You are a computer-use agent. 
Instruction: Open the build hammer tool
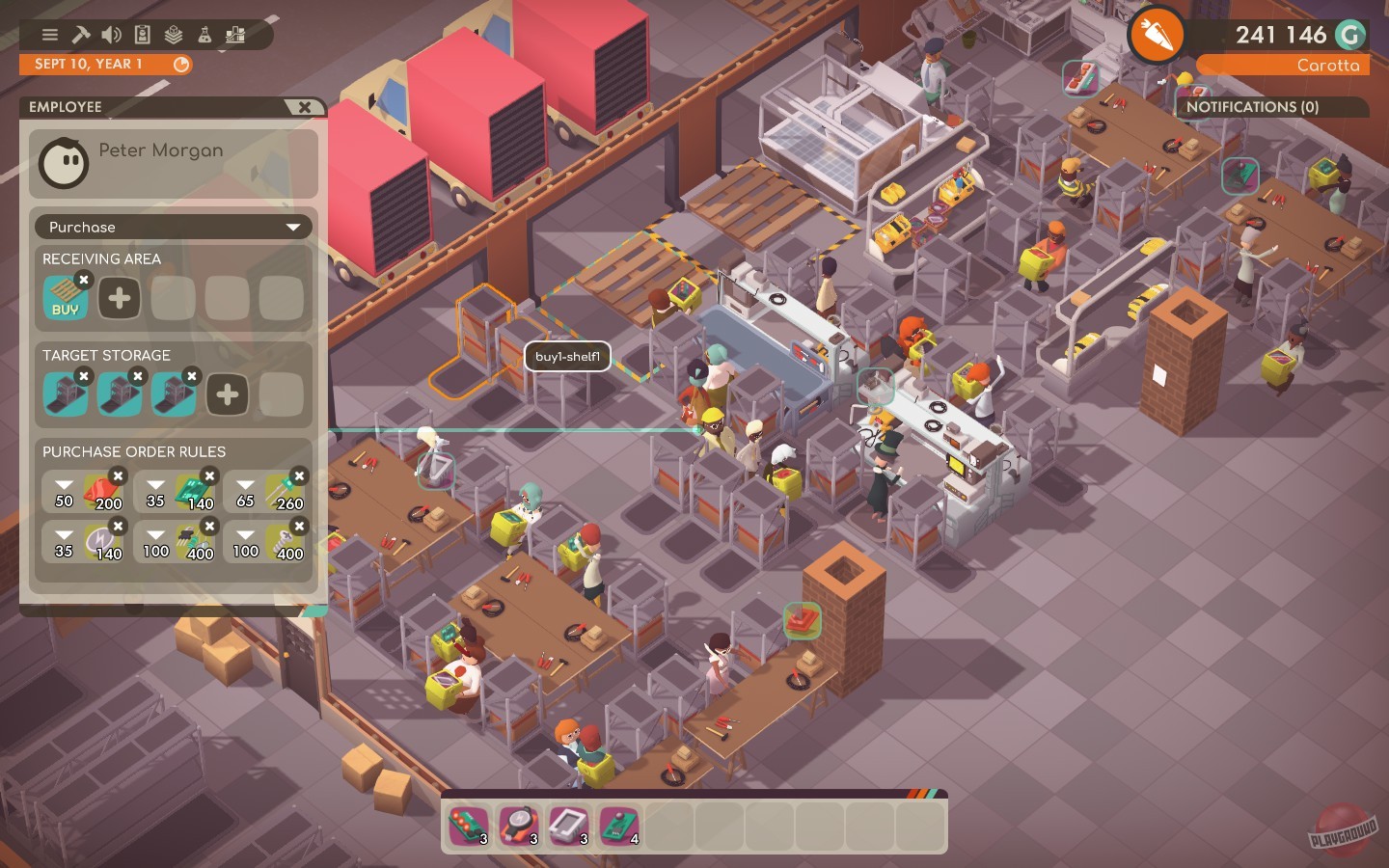tap(81, 35)
